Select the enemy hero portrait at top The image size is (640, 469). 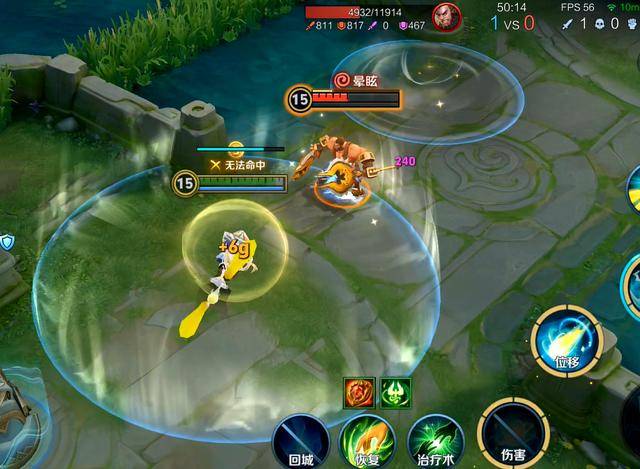point(446,15)
